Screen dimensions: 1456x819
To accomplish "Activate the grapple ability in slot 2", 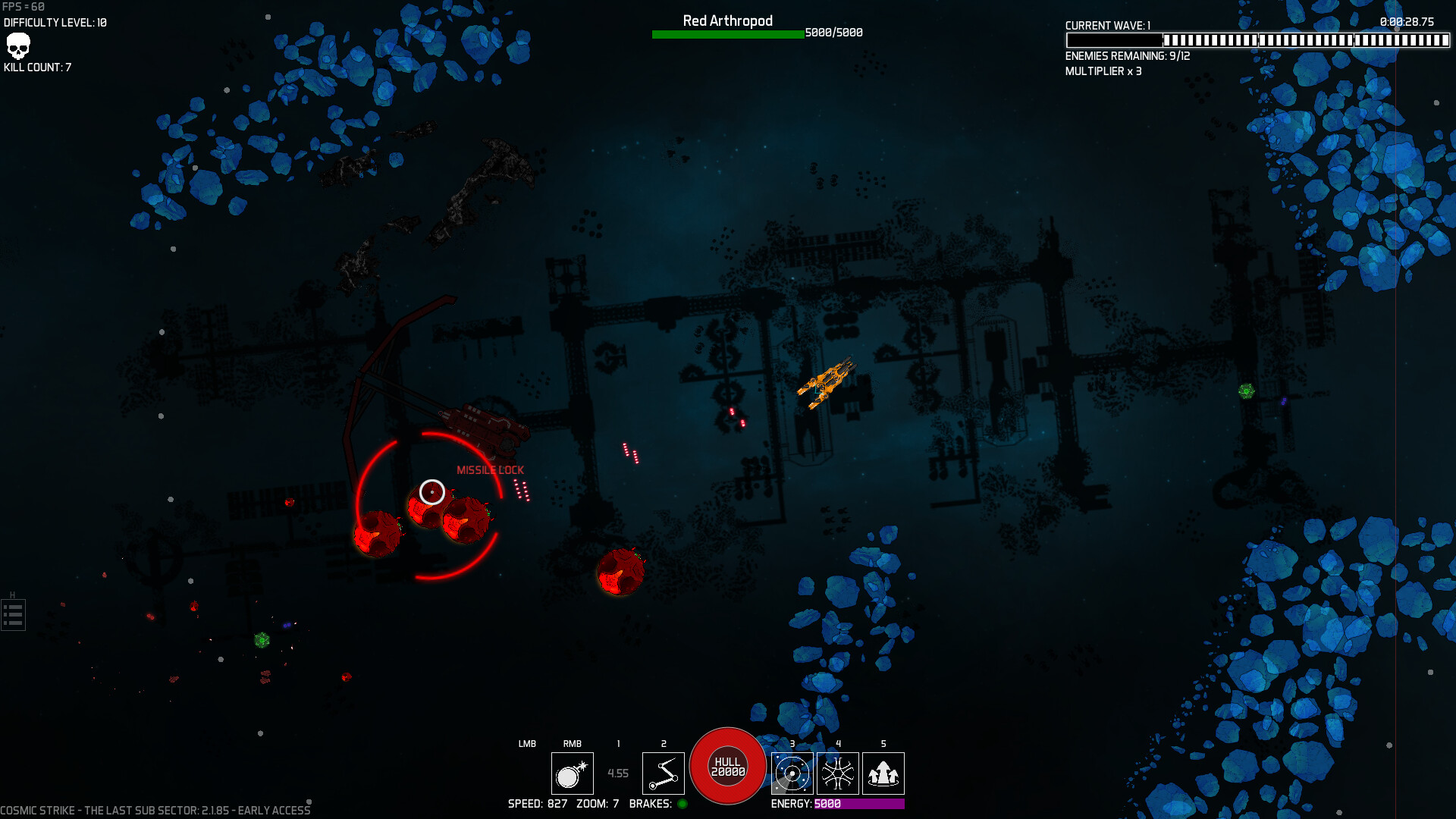I will coord(663,773).
